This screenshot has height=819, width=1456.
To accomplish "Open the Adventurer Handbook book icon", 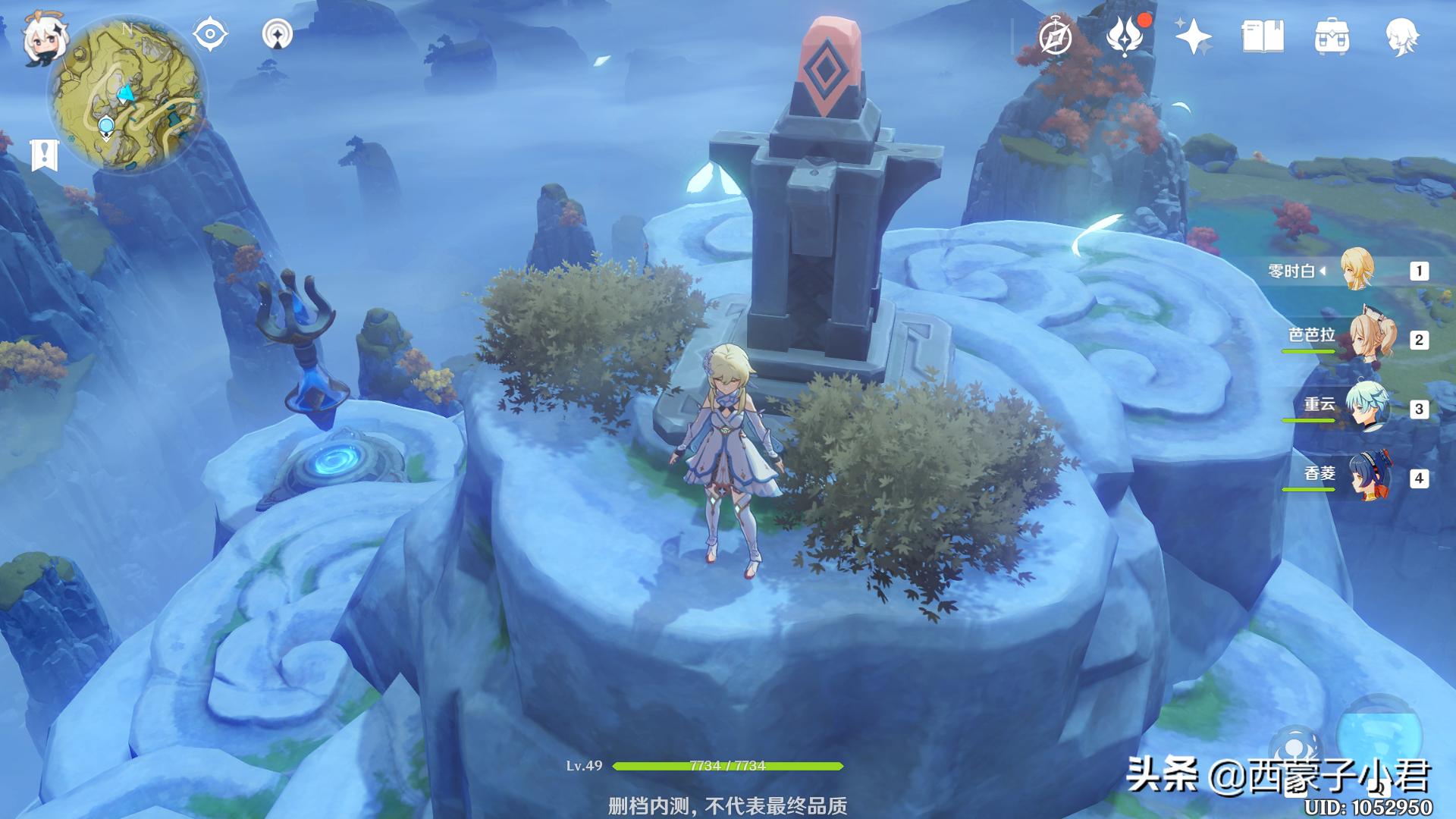I will (1263, 36).
